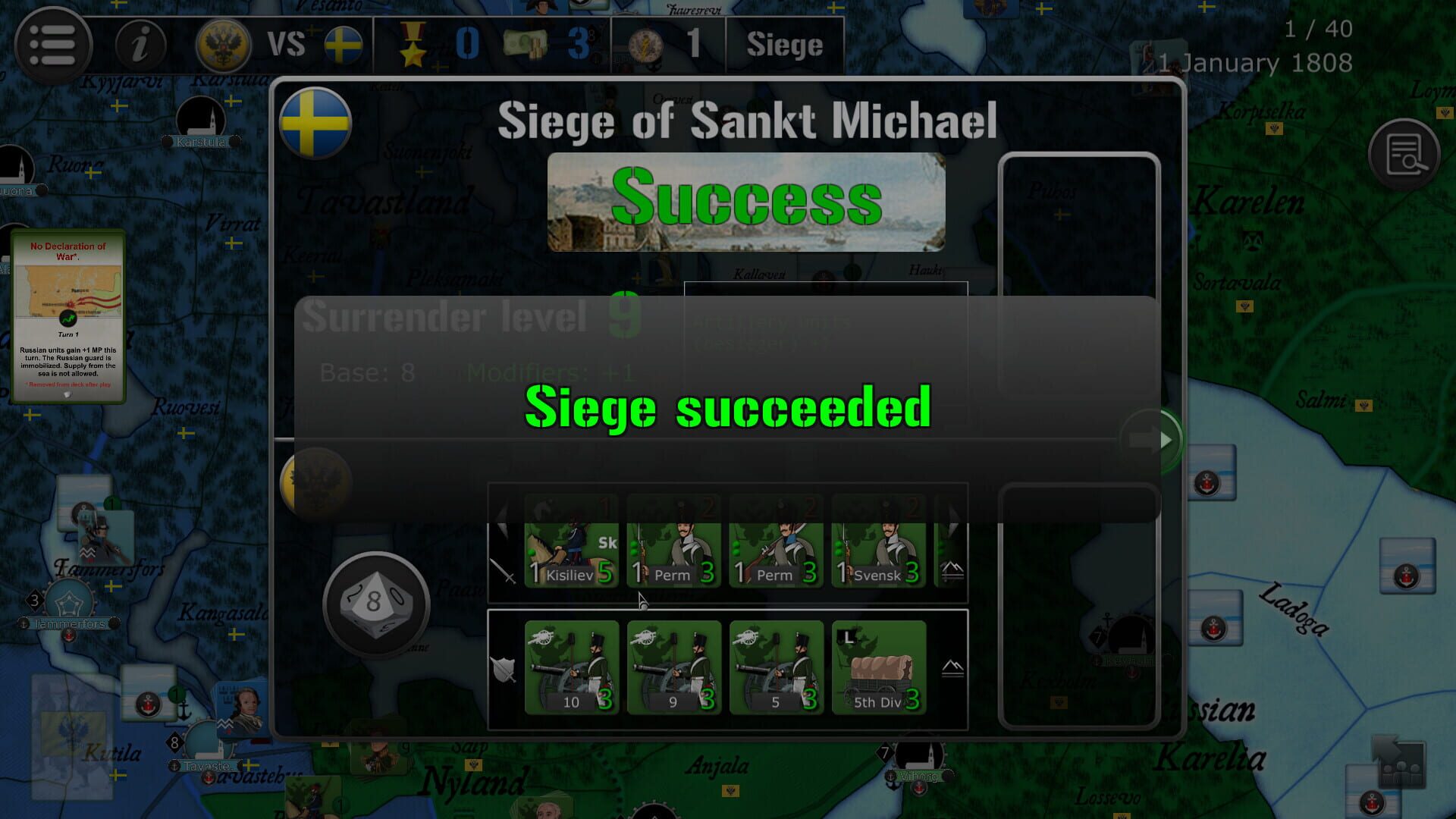This screenshot has height=819, width=1456.
Task: Click the Siege phase label in the top bar
Action: (x=784, y=44)
